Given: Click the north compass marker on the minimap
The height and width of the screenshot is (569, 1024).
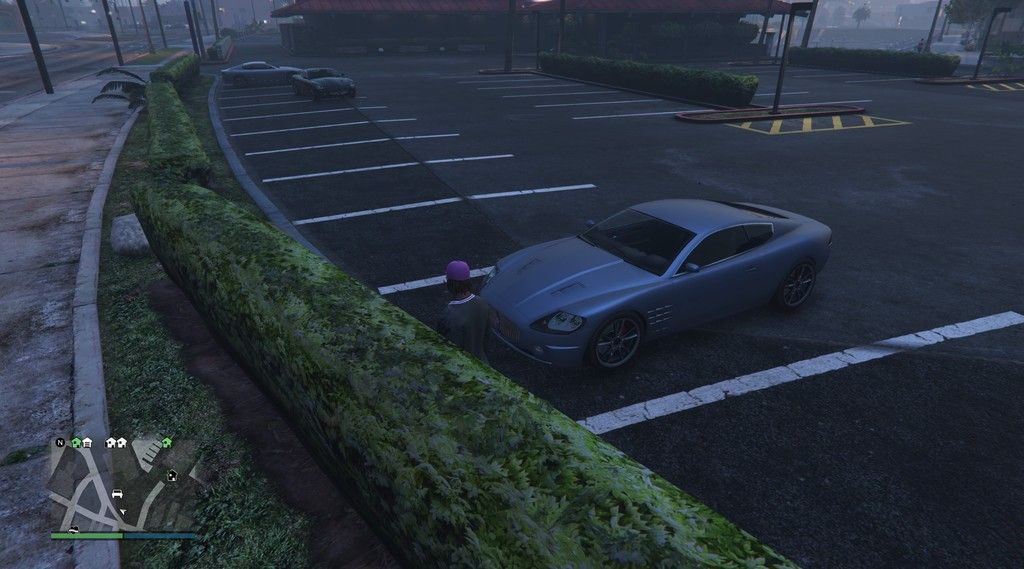Looking at the screenshot, I should pyautogui.click(x=60, y=442).
